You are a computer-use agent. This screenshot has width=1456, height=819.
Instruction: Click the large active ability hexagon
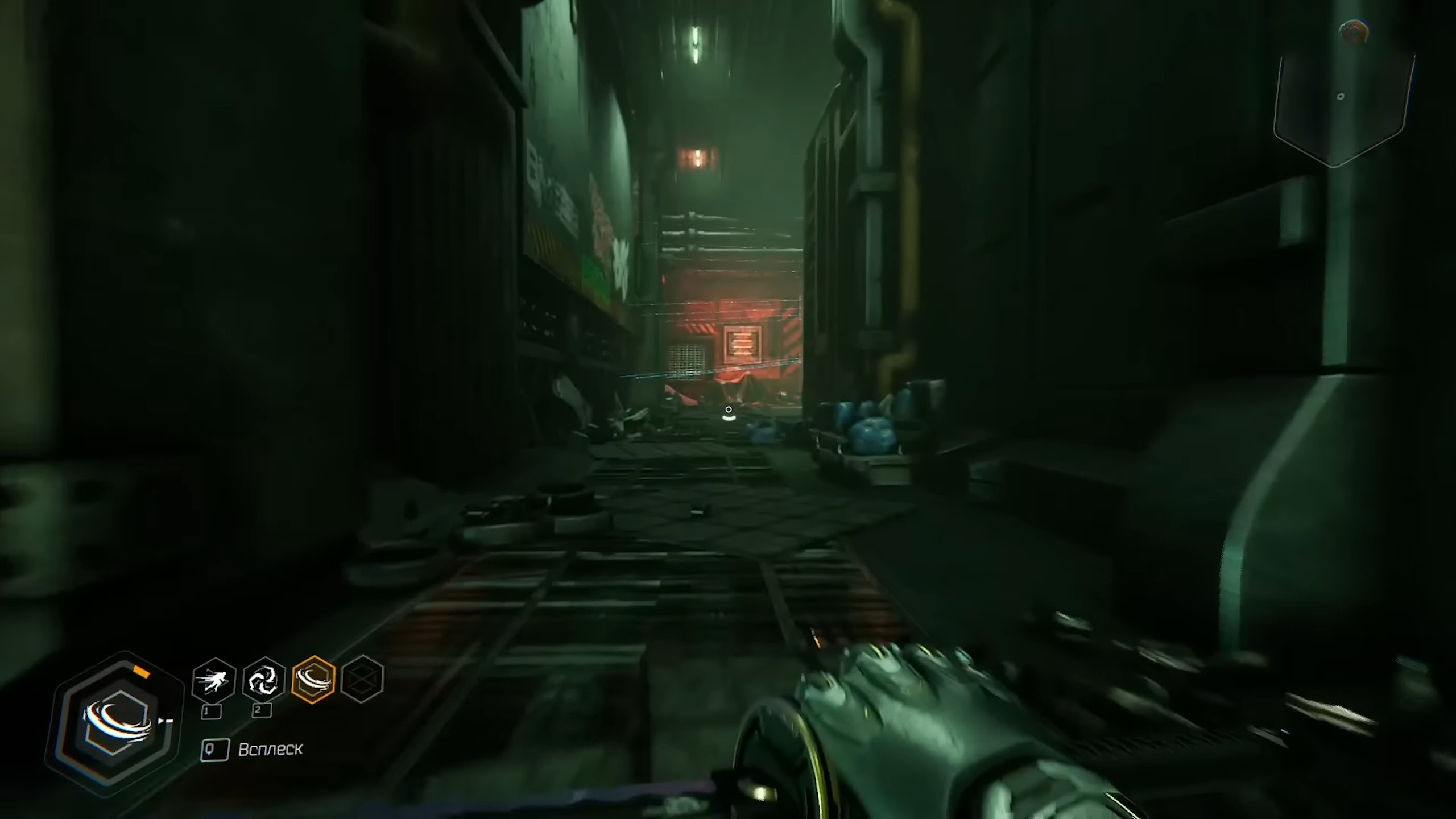click(115, 723)
